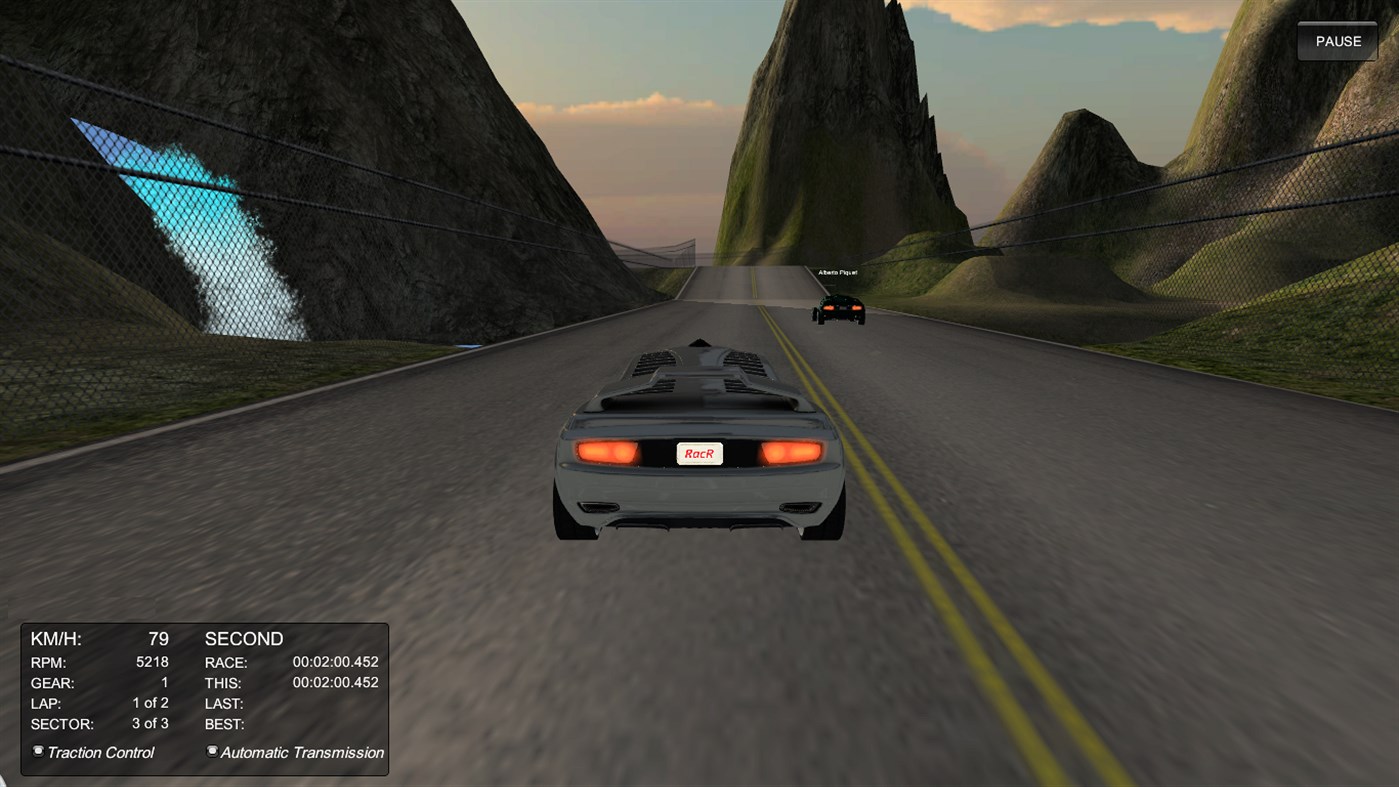Select the RacR license plate emblem
1399x787 pixels.
coord(700,453)
